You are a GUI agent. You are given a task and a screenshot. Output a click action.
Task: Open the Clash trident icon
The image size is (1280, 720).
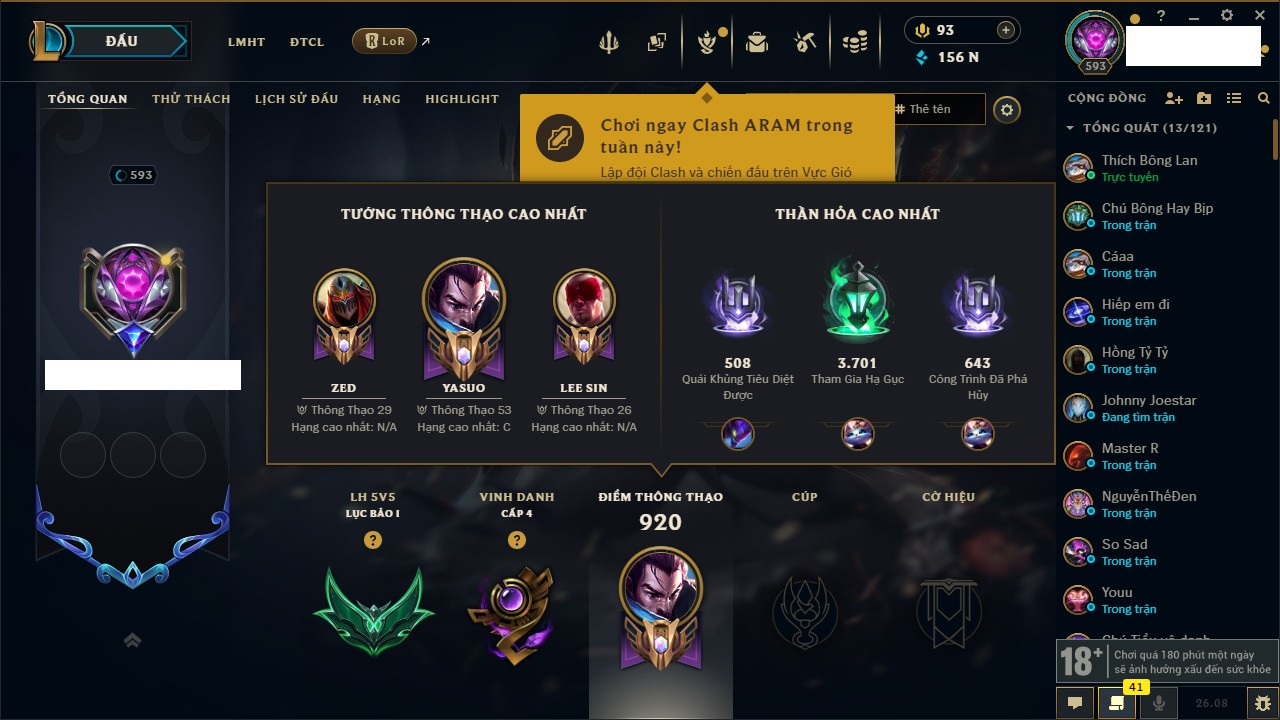pyautogui.click(x=609, y=42)
